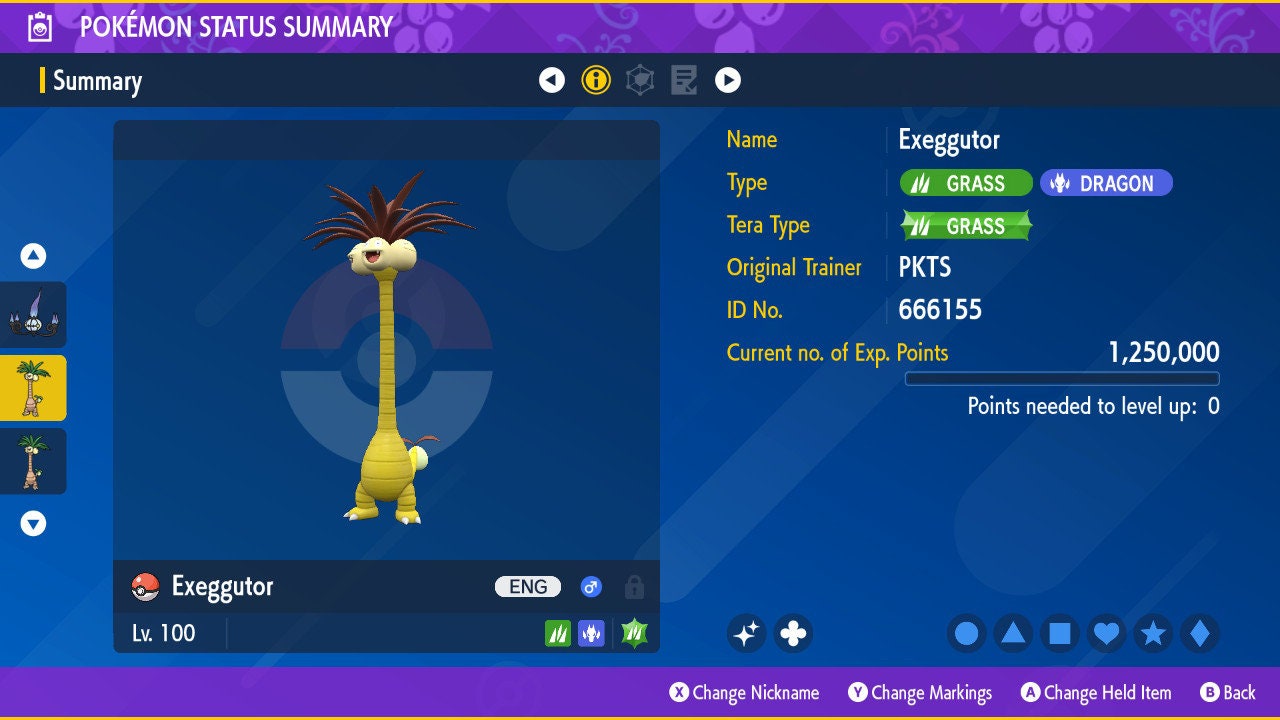
Task: Click the Change Nickname option
Action: click(x=744, y=693)
